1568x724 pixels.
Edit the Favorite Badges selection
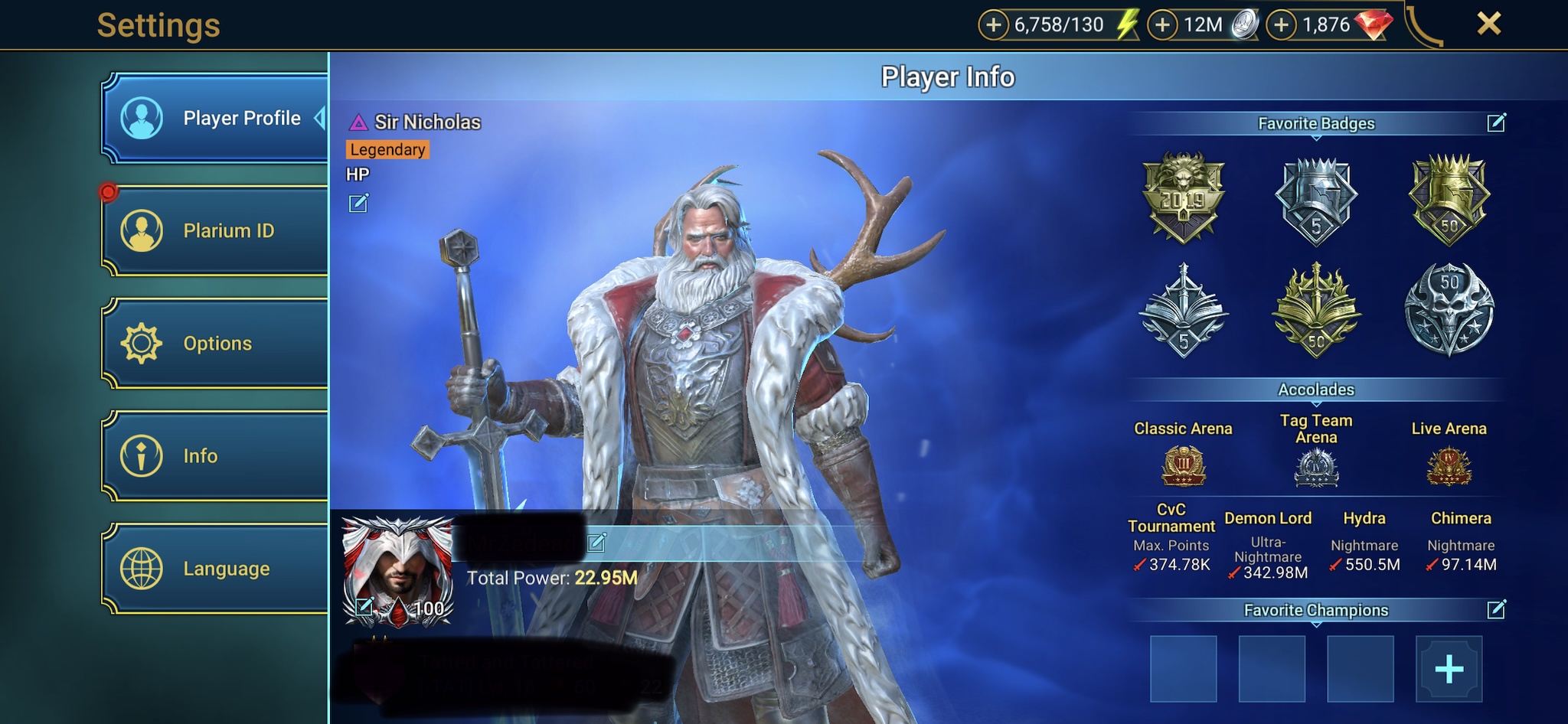(x=1496, y=122)
